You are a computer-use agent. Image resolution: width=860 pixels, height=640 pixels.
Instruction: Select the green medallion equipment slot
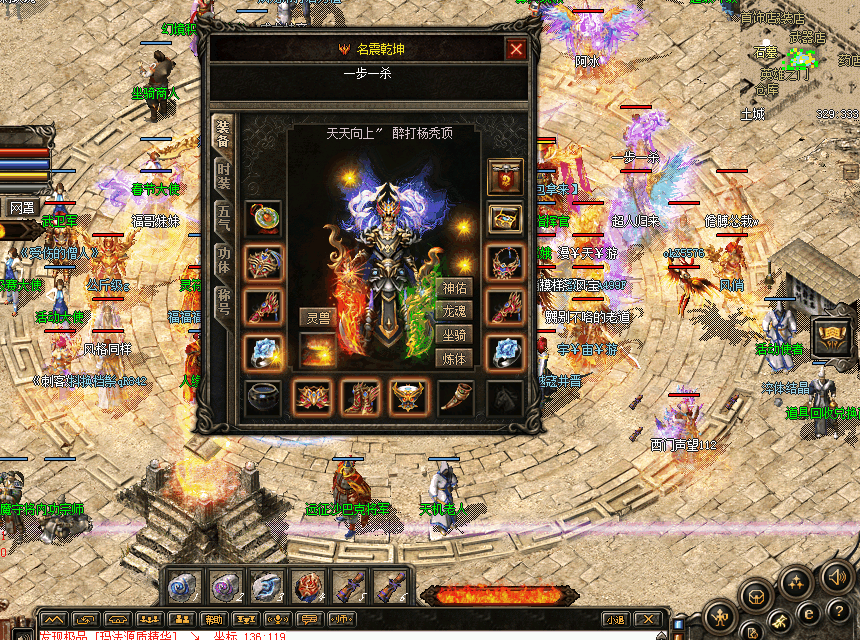[263, 219]
